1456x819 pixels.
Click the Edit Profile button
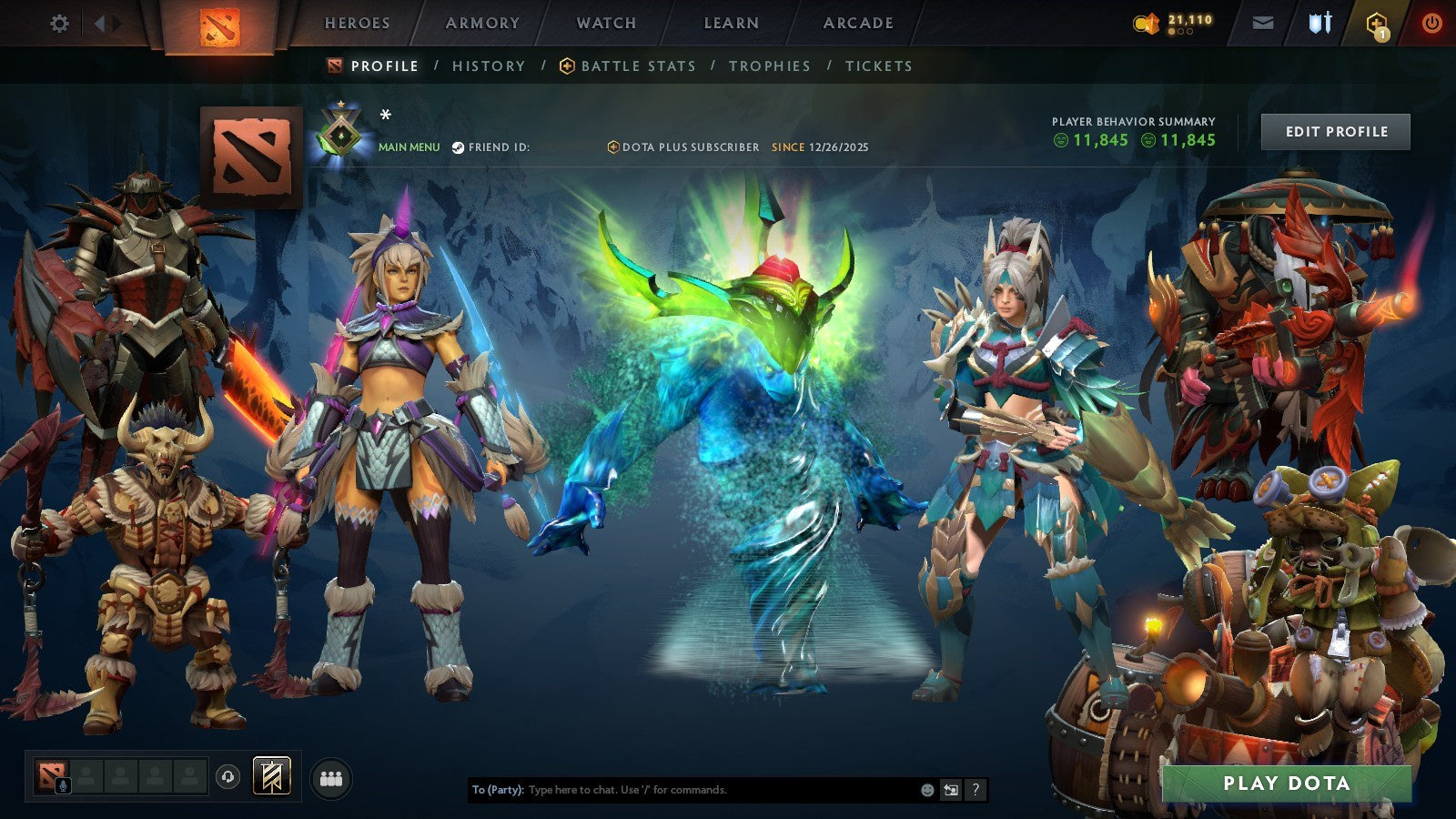1334,131
